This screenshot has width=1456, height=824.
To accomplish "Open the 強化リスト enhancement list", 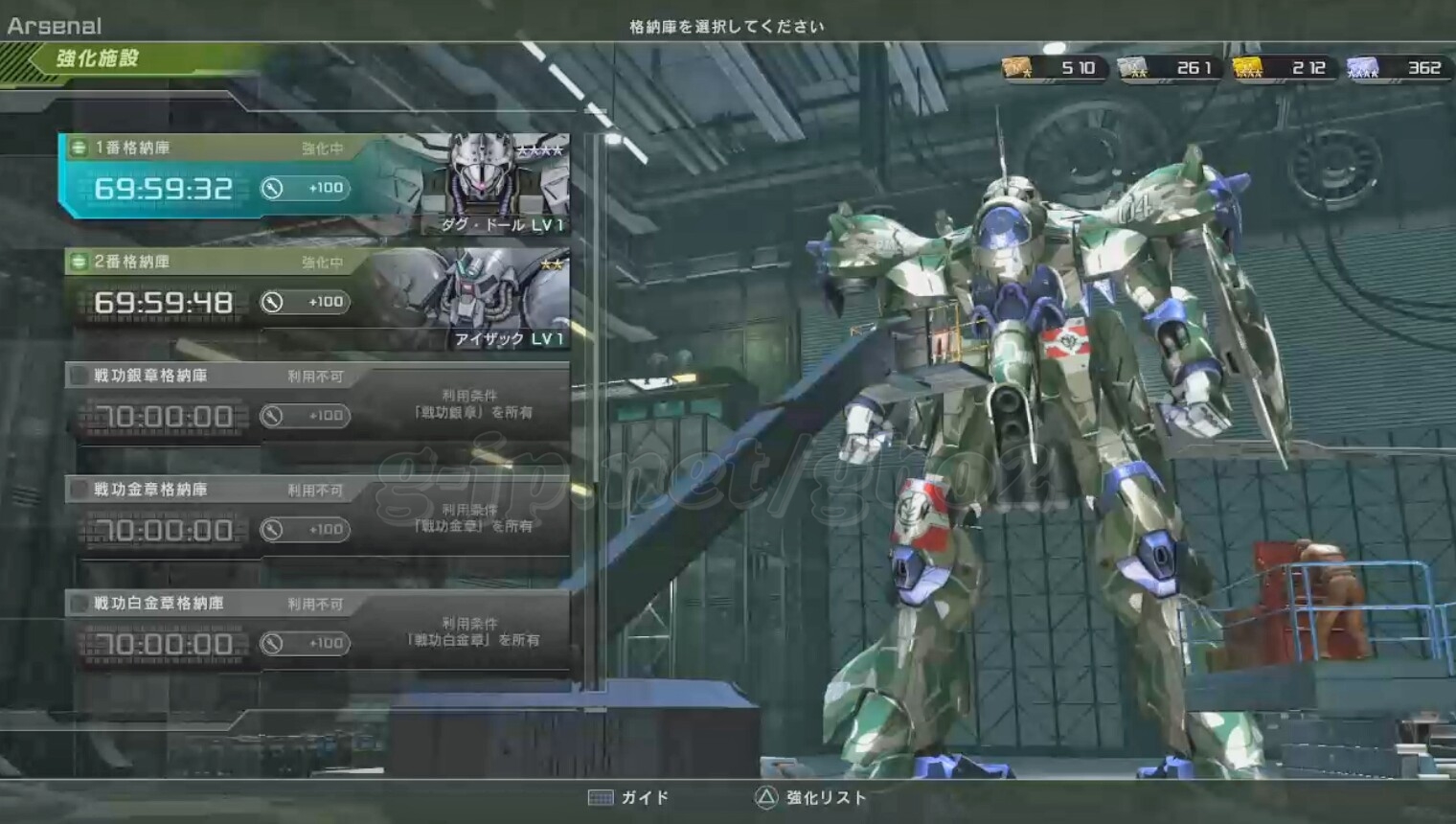I will pyautogui.click(x=810, y=797).
